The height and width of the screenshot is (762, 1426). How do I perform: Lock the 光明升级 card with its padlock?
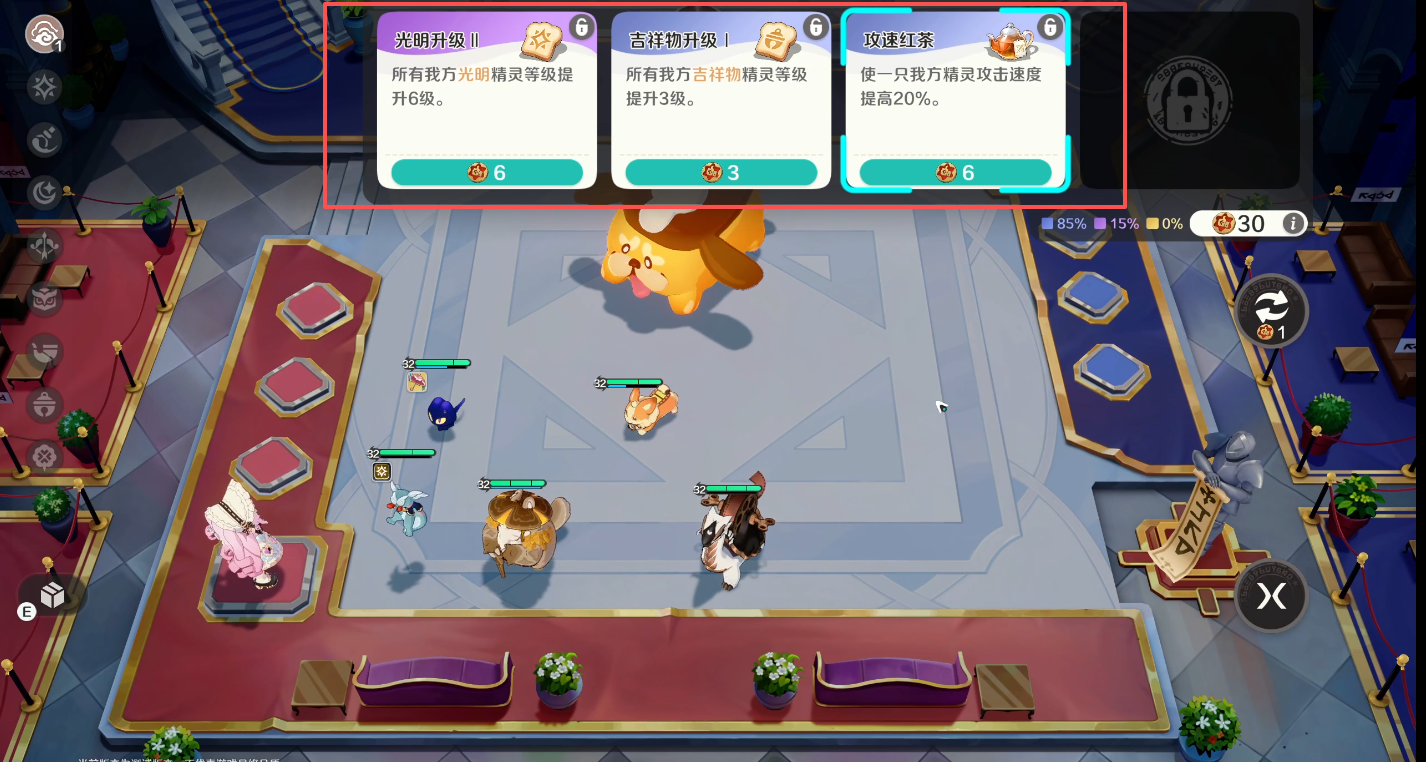click(x=581, y=27)
